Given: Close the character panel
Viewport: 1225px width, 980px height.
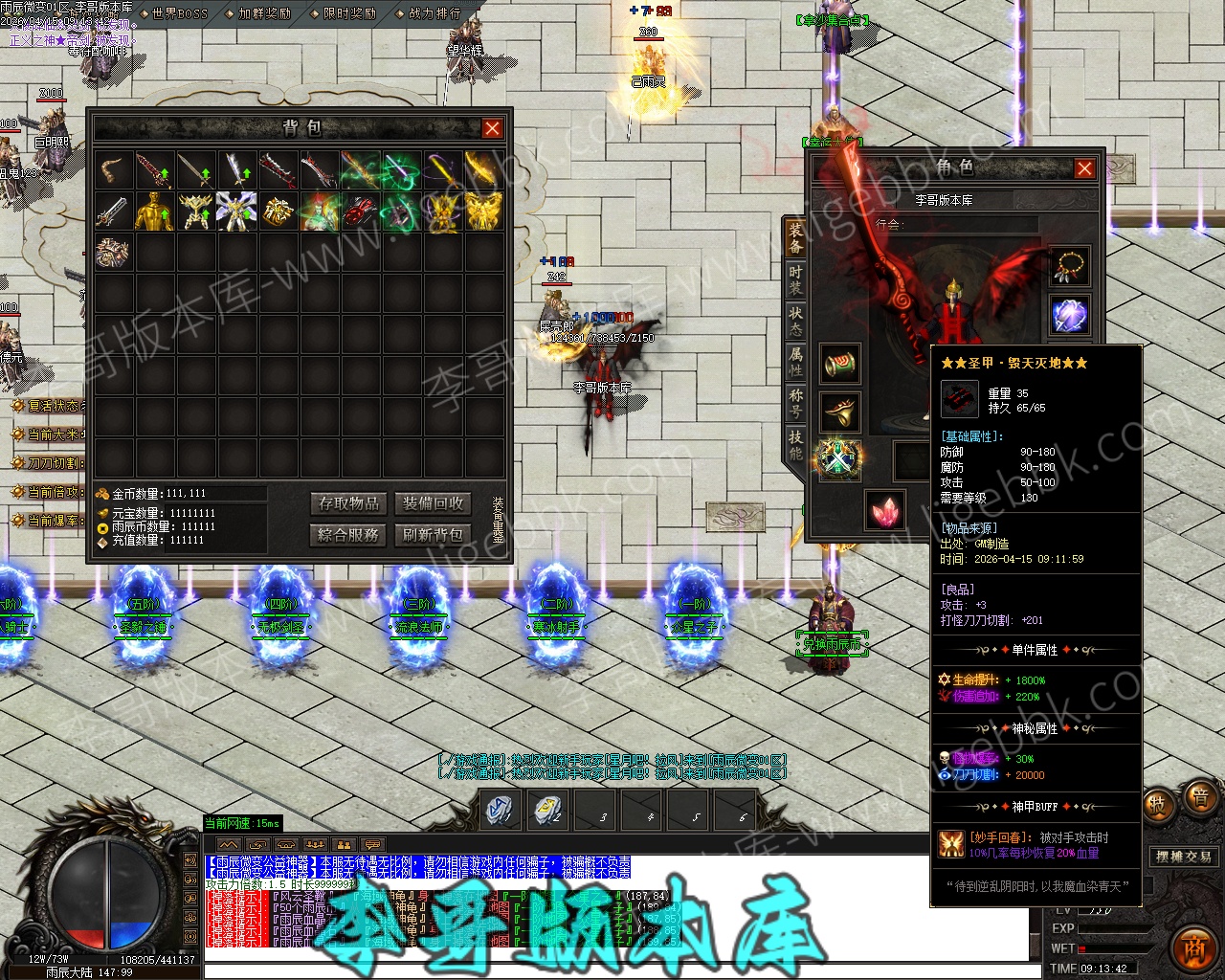Looking at the screenshot, I should (1084, 168).
